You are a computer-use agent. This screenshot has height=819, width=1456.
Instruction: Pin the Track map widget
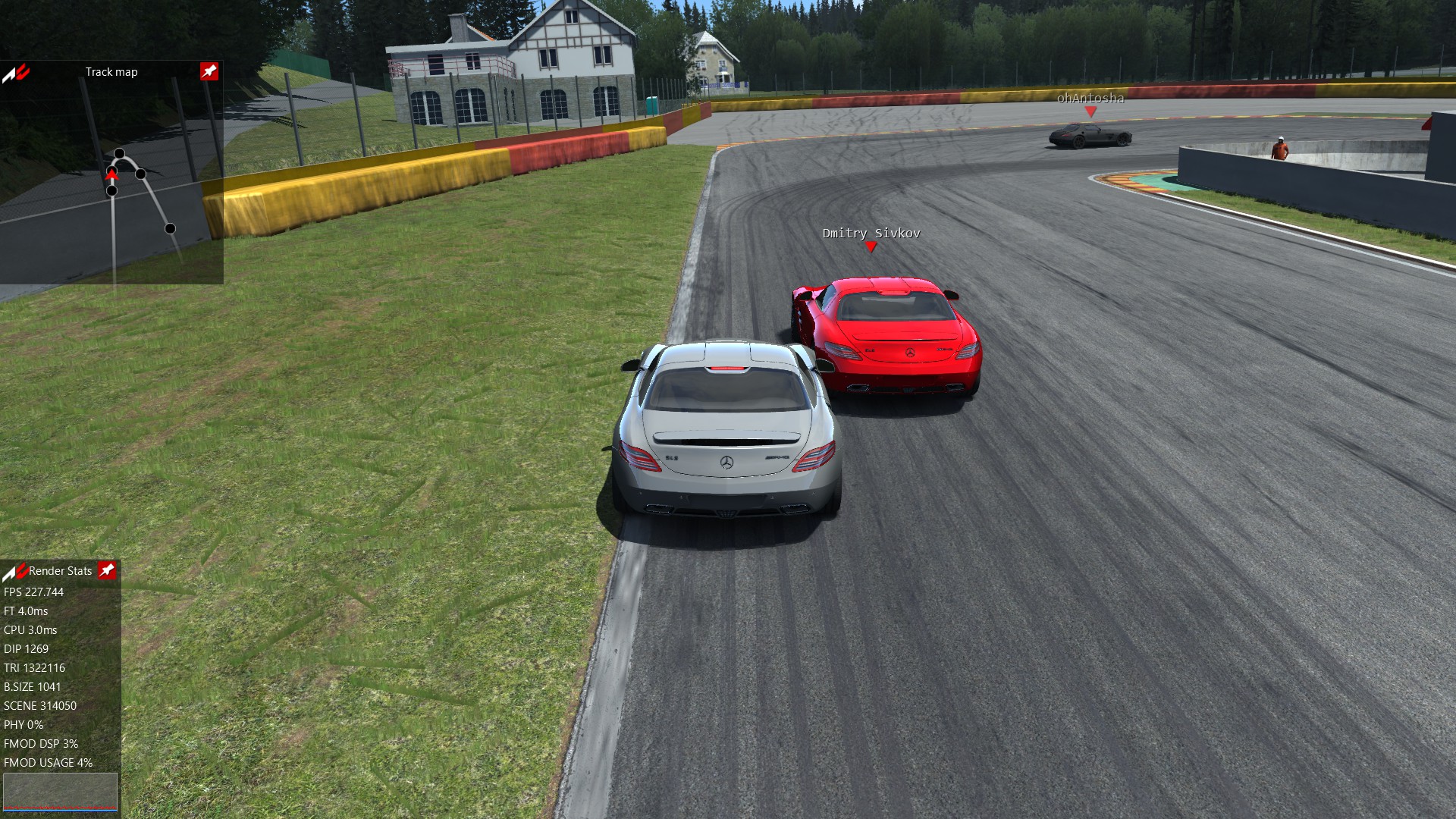point(209,71)
